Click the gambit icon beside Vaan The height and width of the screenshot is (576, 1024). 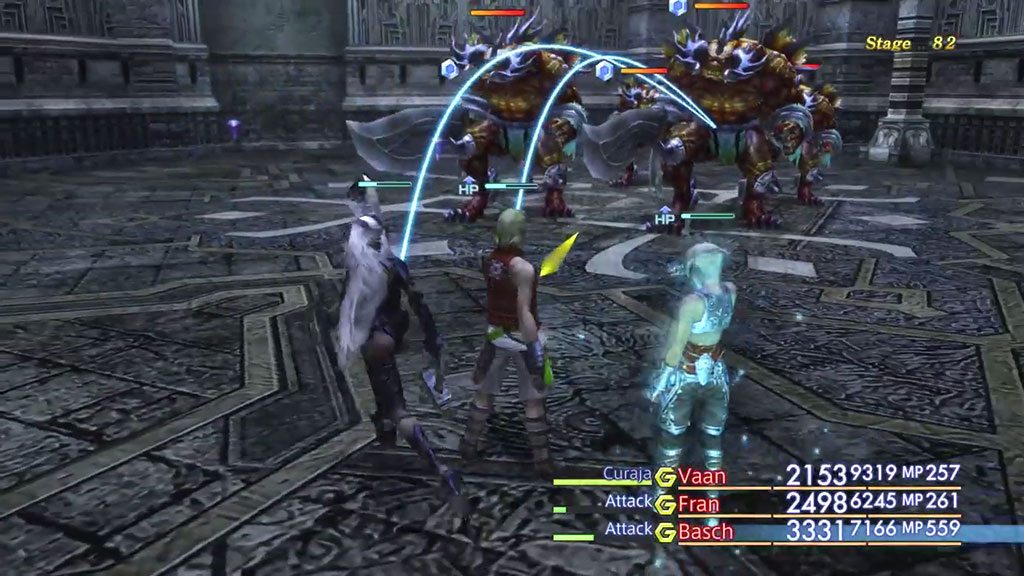[666, 476]
